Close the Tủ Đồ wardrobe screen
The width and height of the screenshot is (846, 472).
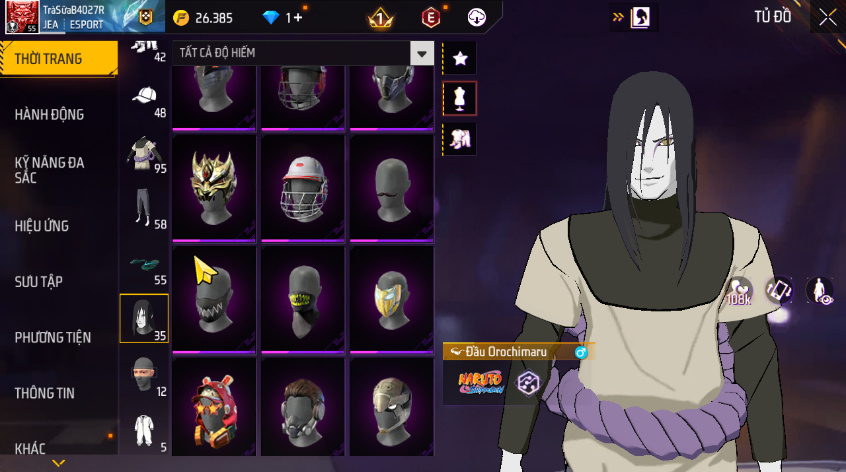pyautogui.click(x=827, y=17)
